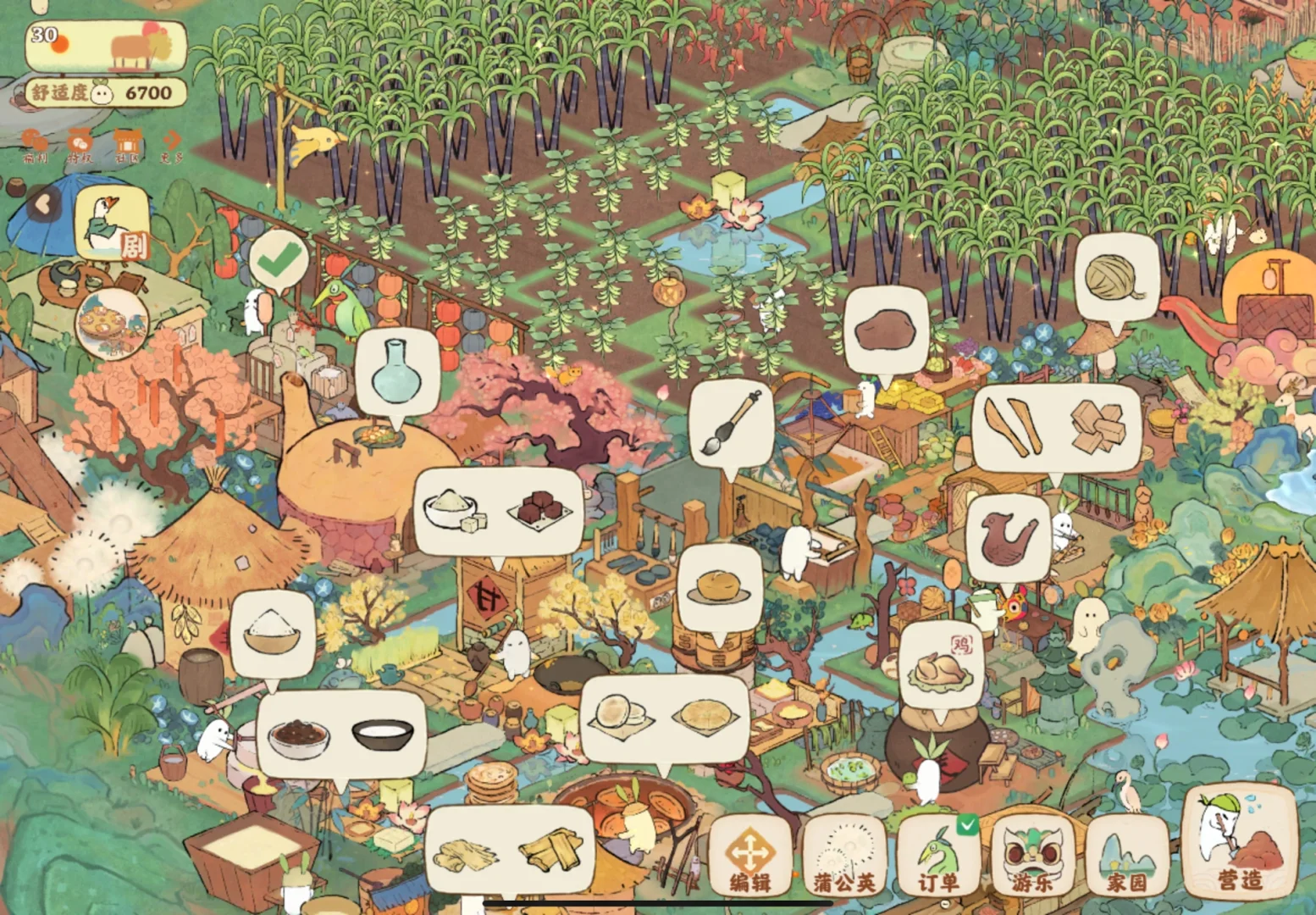Open the 游乐 lion mask menu
The image size is (1316, 915).
1031,856
